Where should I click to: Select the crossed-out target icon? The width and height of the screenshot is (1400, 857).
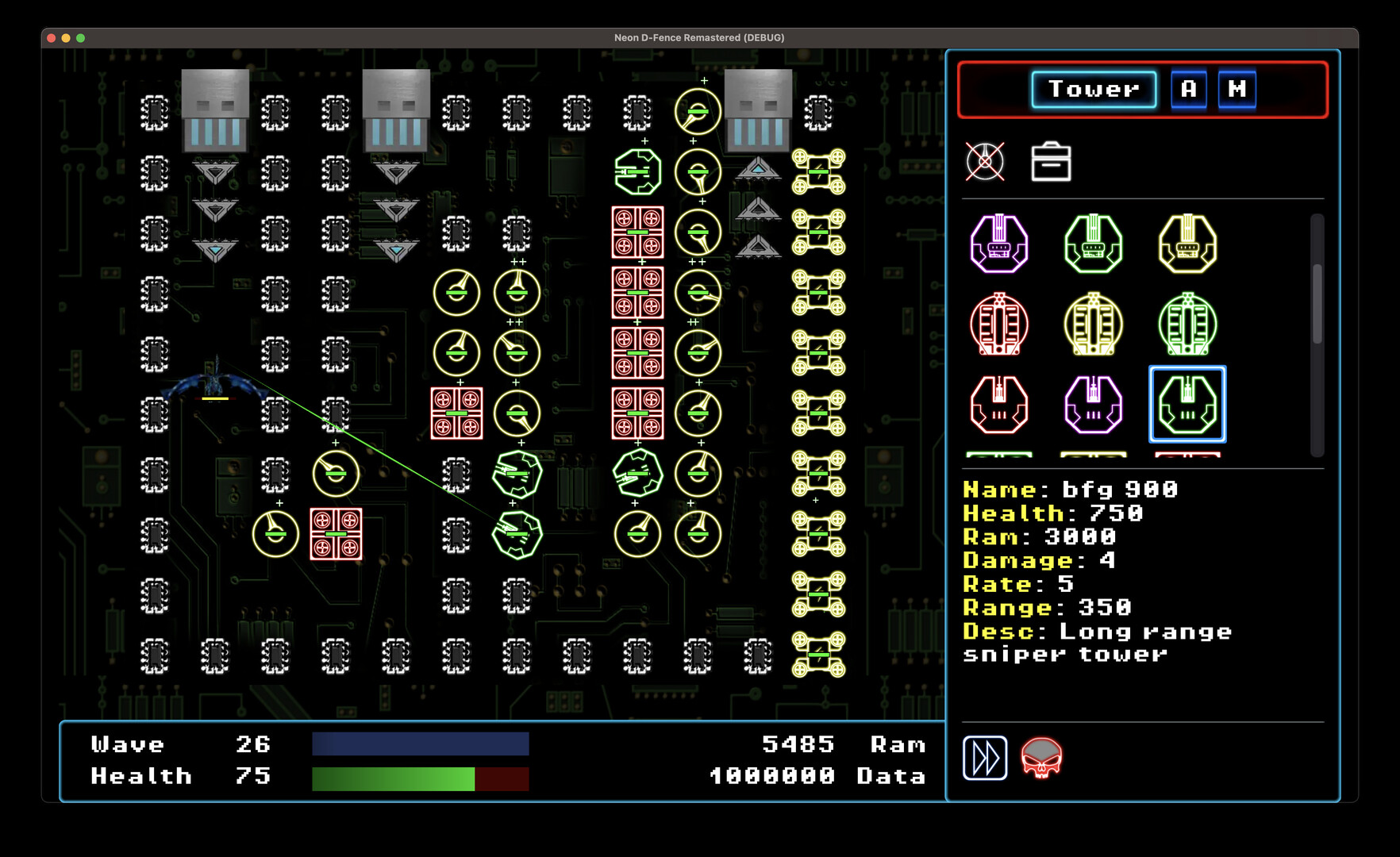pos(985,162)
